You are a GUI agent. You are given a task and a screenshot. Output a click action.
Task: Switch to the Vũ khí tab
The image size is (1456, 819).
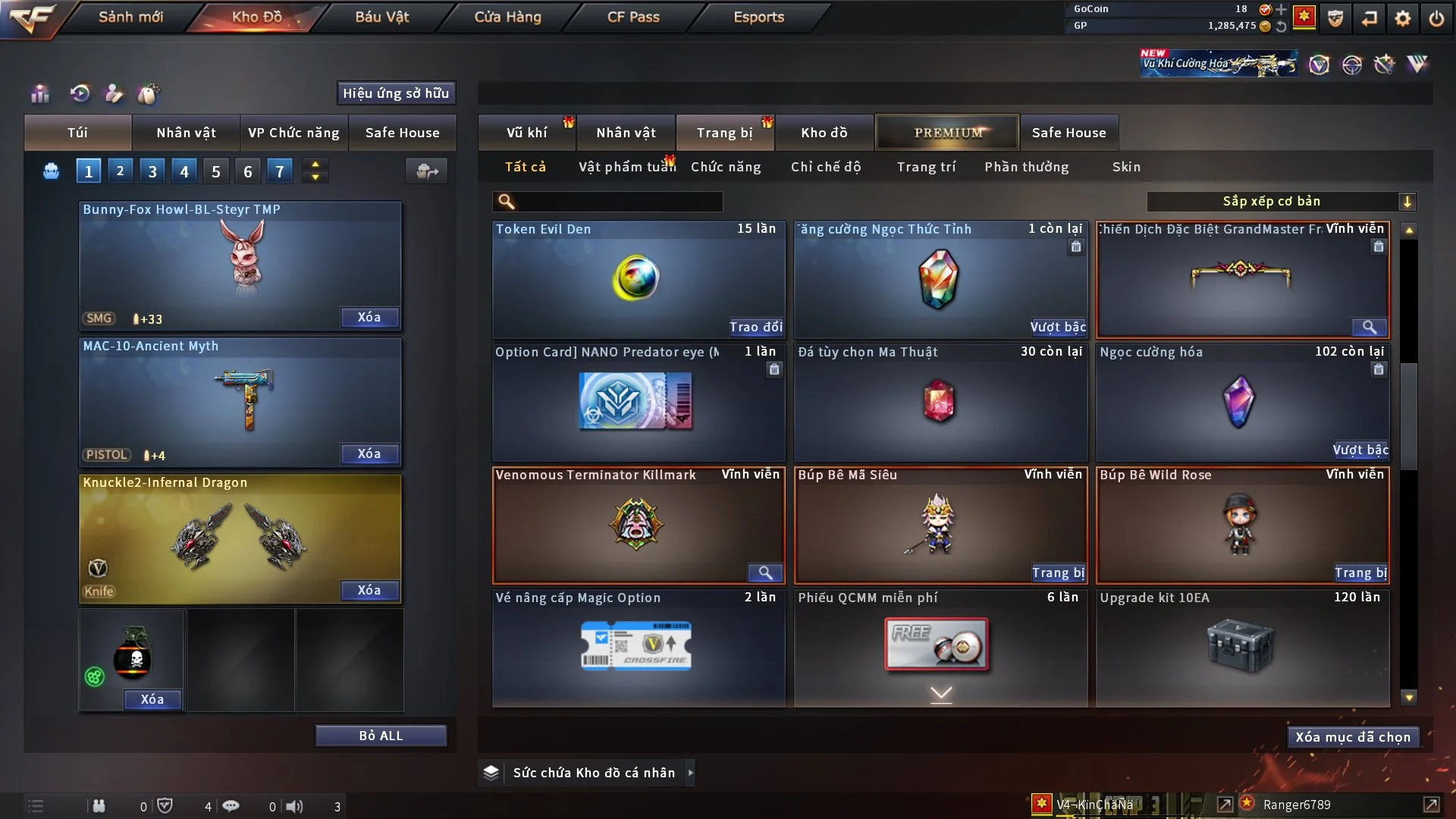526,133
